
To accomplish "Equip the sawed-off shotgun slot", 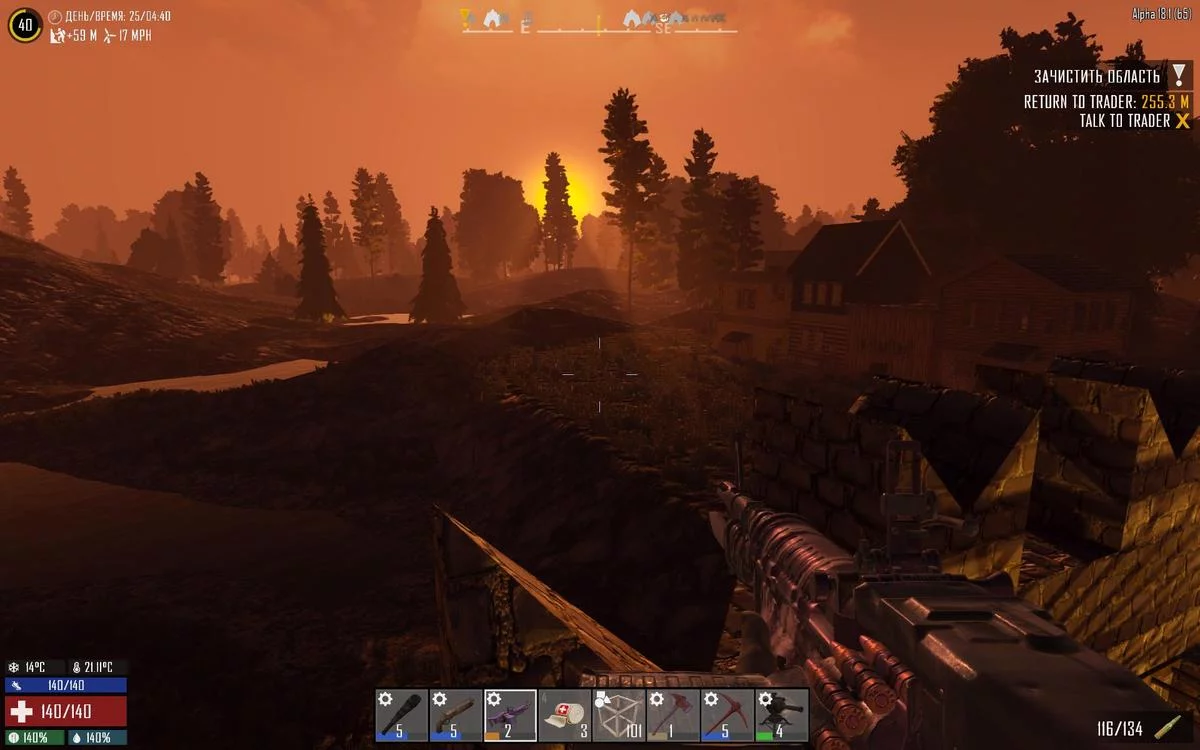I will [456, 715].
